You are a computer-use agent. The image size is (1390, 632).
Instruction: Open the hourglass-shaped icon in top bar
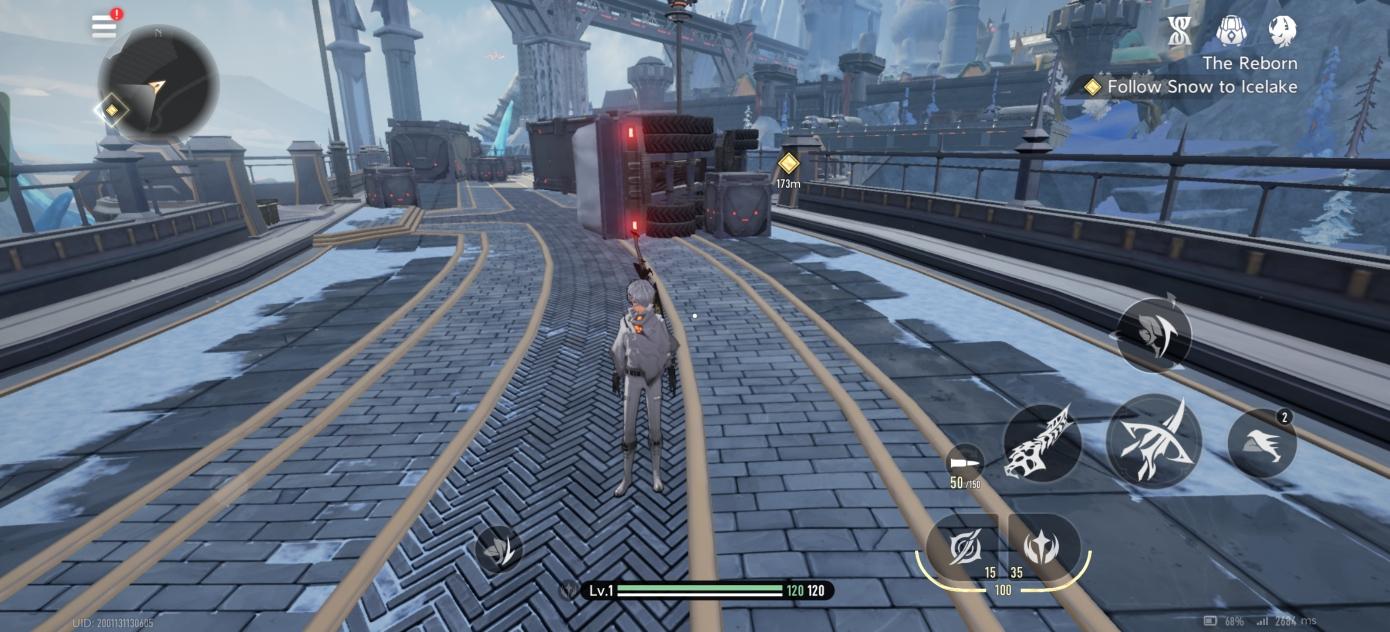point(1180,31)
